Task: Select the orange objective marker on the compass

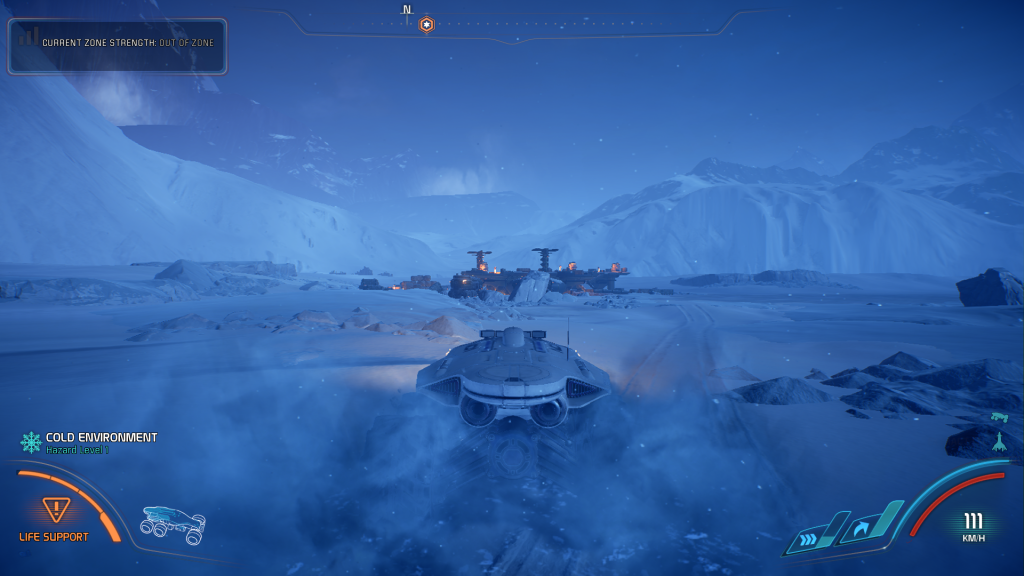Action: pos(426,24)
